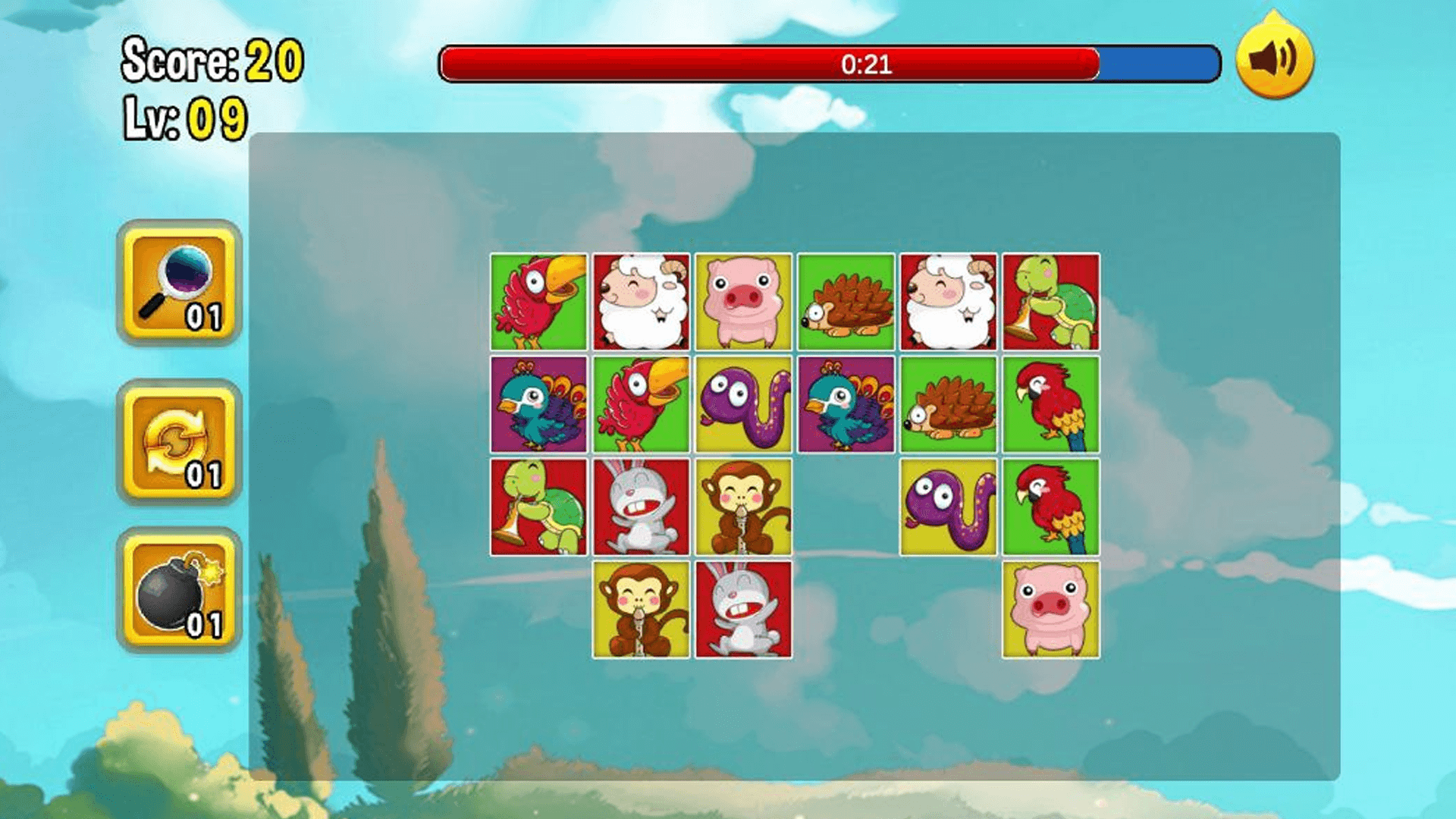Pick the rabbit tile right of the turtle

[641, 507]
